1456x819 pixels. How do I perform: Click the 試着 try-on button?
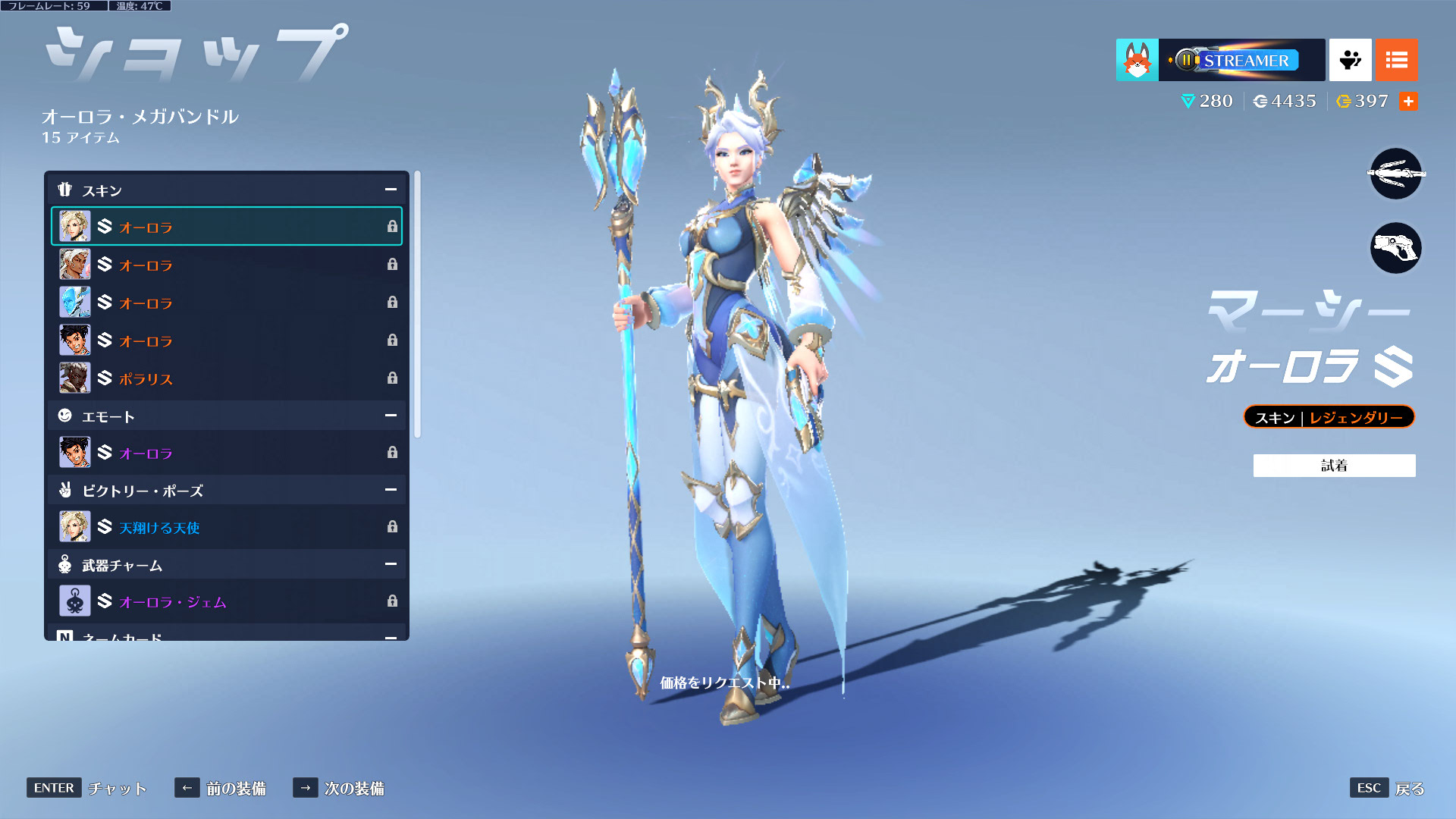(x=1334, y=466)
